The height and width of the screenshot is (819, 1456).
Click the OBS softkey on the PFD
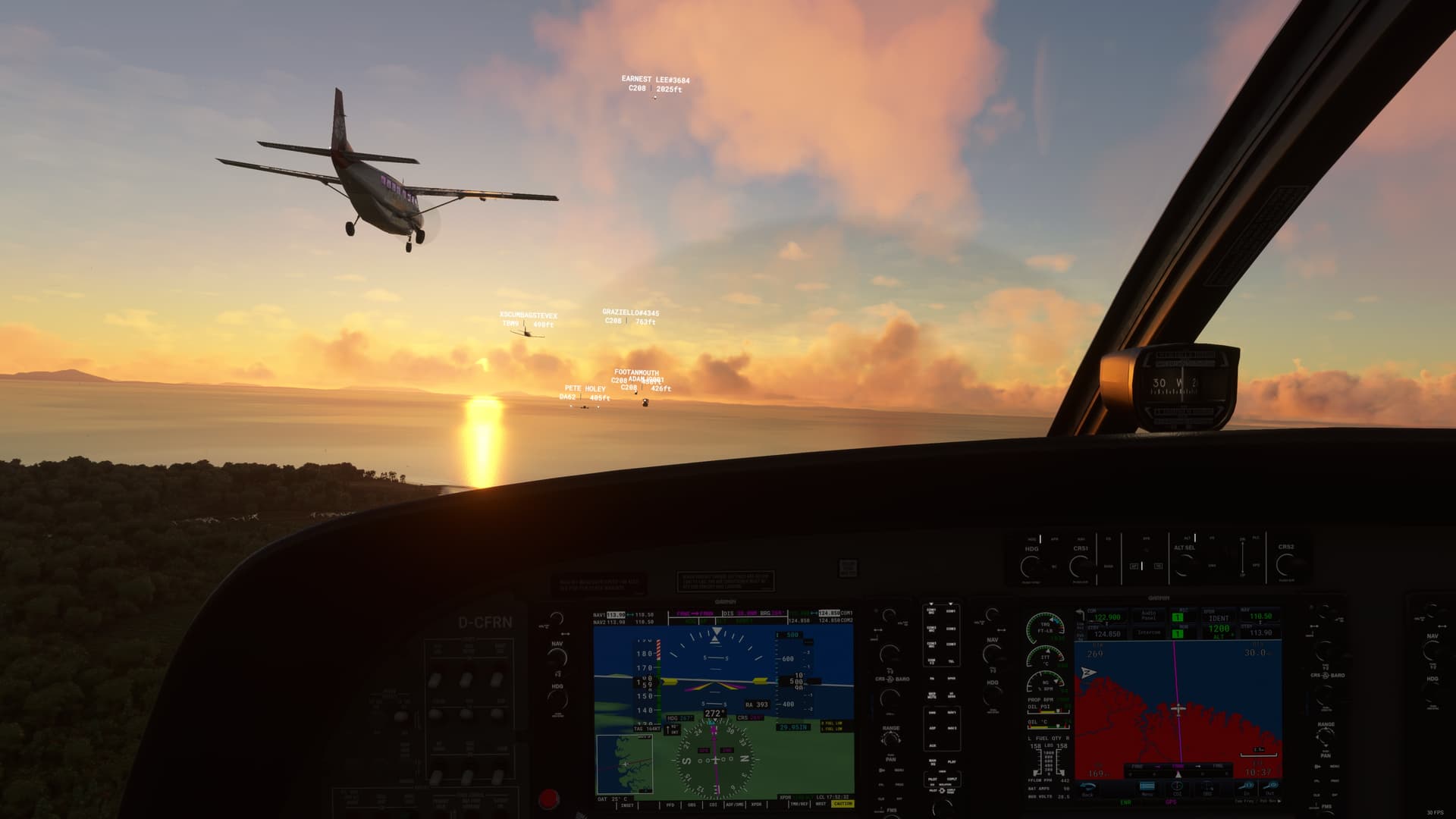692,805
